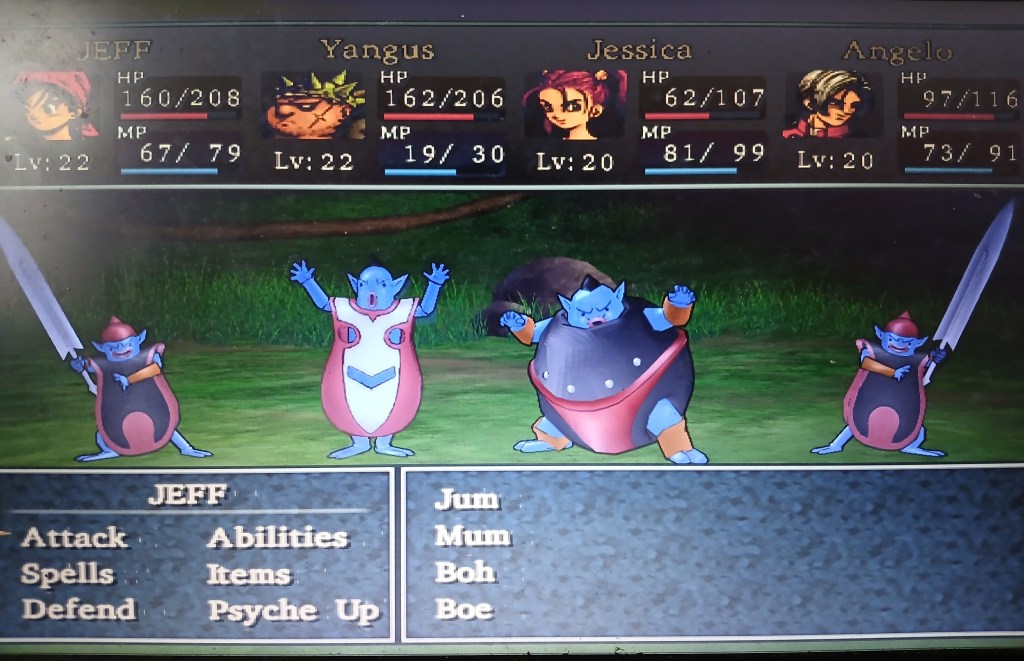The height and width of the screenshot is (661, 1024).
Task: Open the Items menu
Action: (x=248, y=575)
